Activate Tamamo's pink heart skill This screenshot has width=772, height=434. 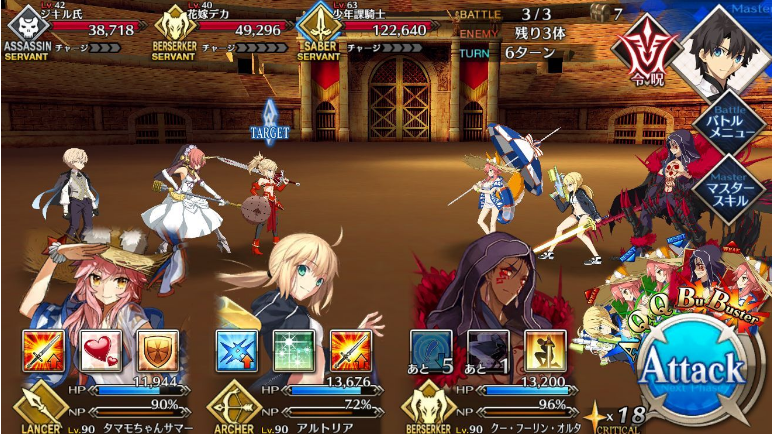pyautogui.click(x=100, y=349)
